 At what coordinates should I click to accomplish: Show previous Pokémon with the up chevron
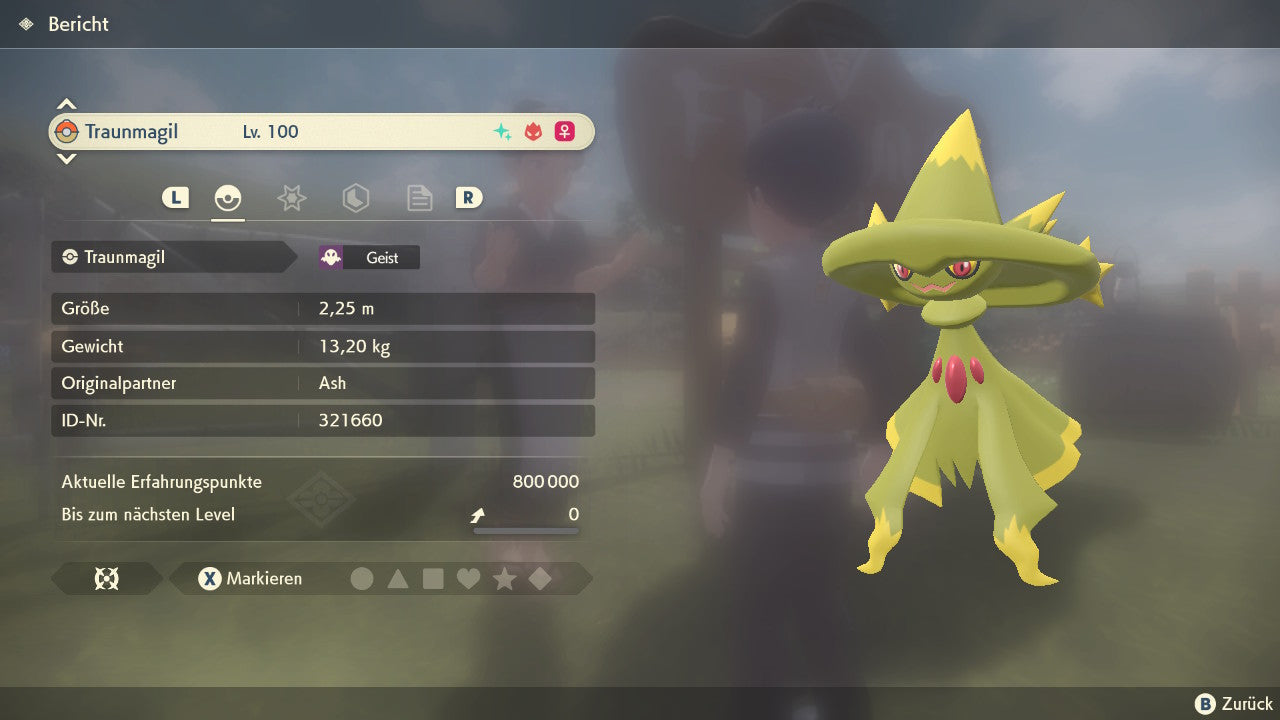pos(66,104)
